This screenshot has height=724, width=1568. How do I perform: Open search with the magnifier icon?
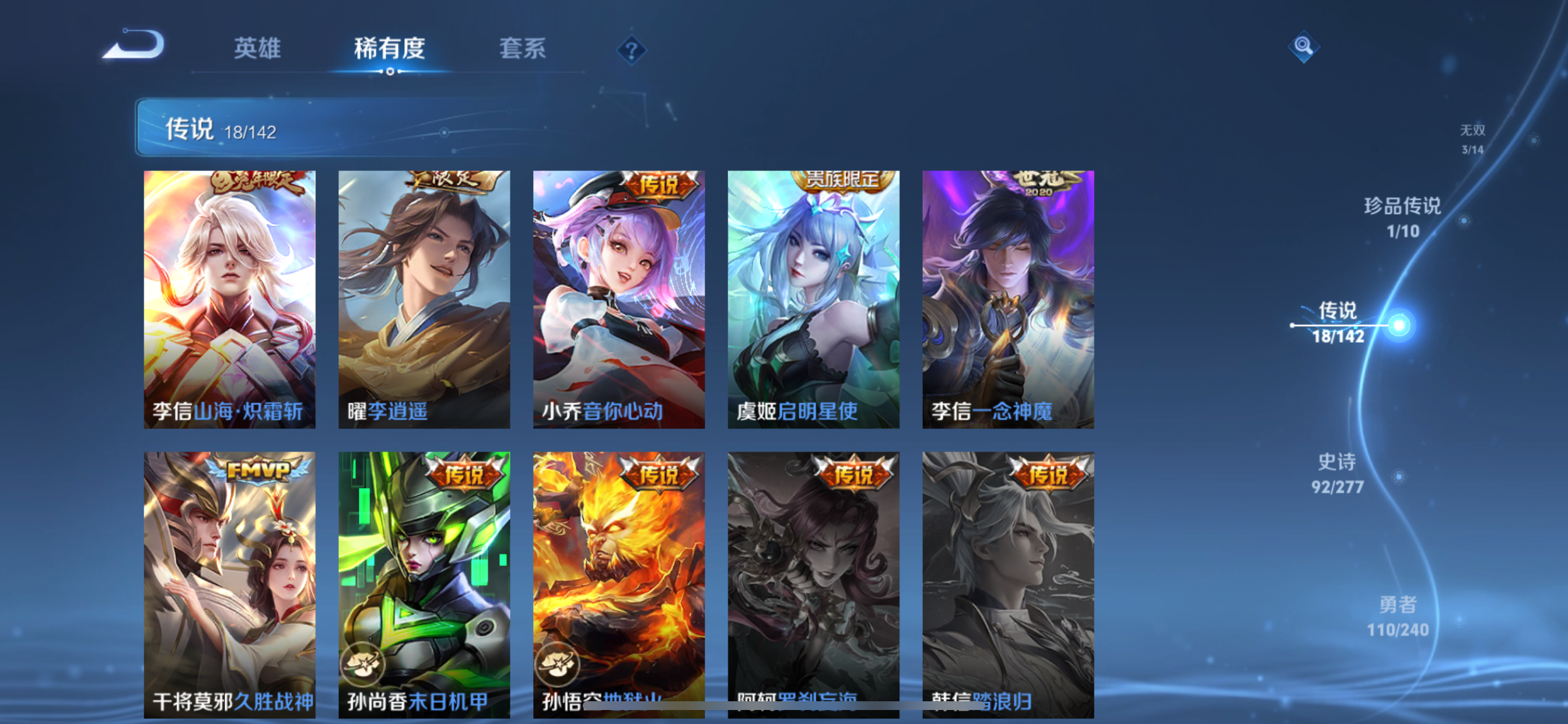(1303, 47)
